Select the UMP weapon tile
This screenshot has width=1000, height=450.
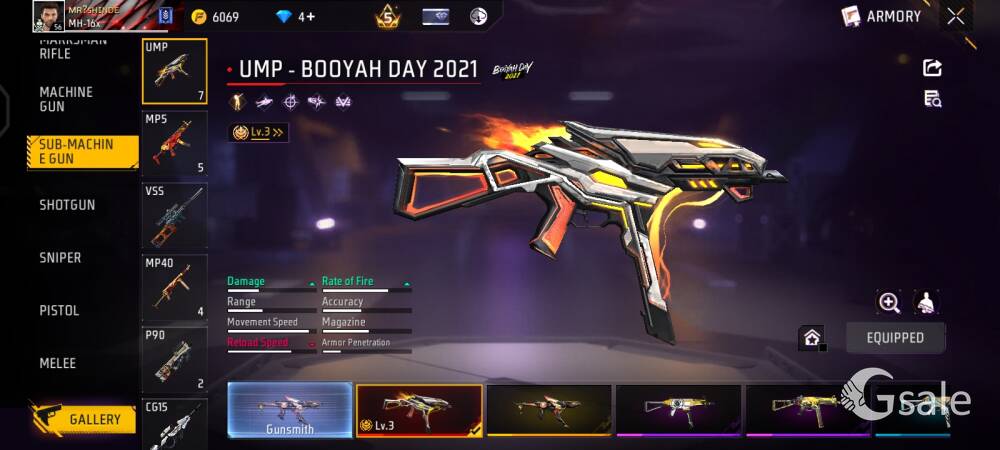[x=175, y=72]
